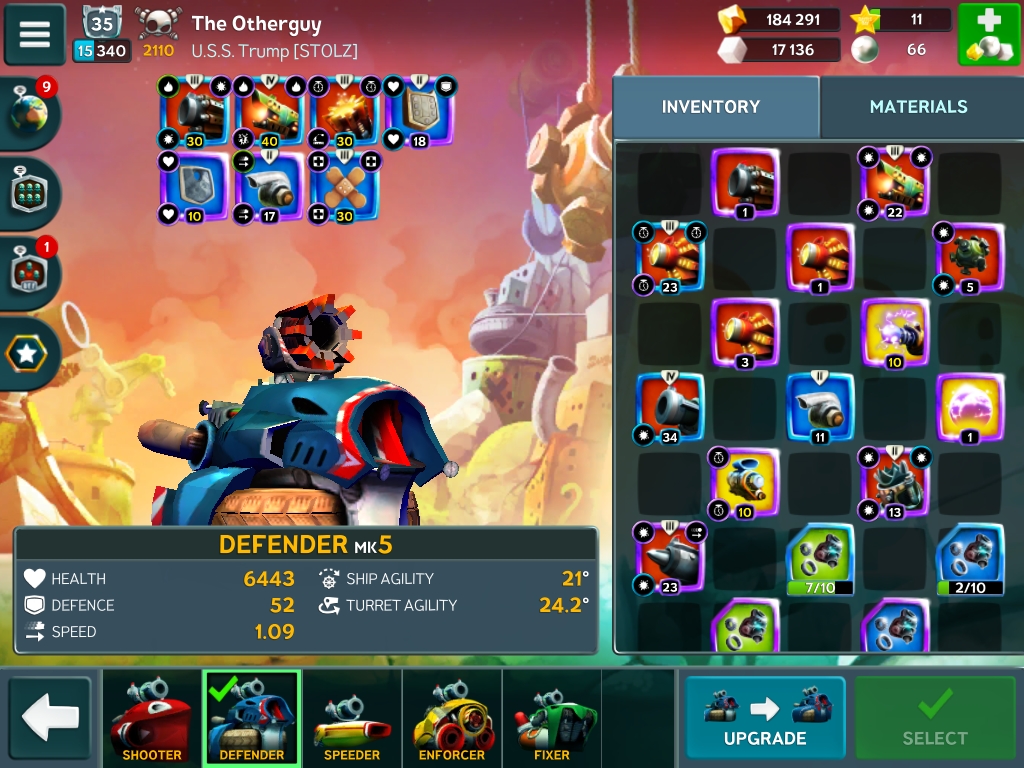The width and height of the screenshot is (1024, 768).
Task: Pick the Speeder ship
Action: tap(352, 717)
